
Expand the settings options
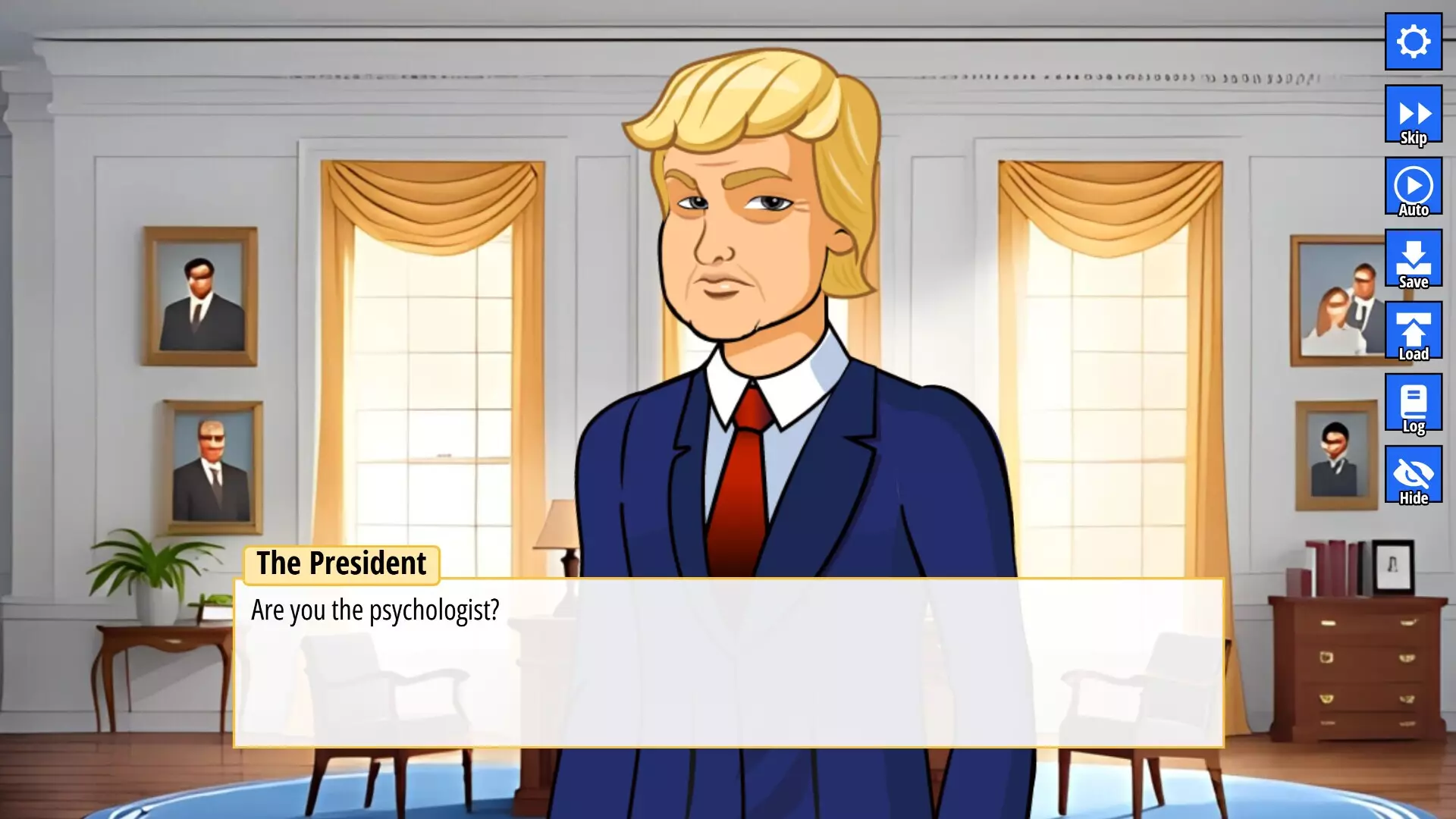click(x=1413, y=42)
